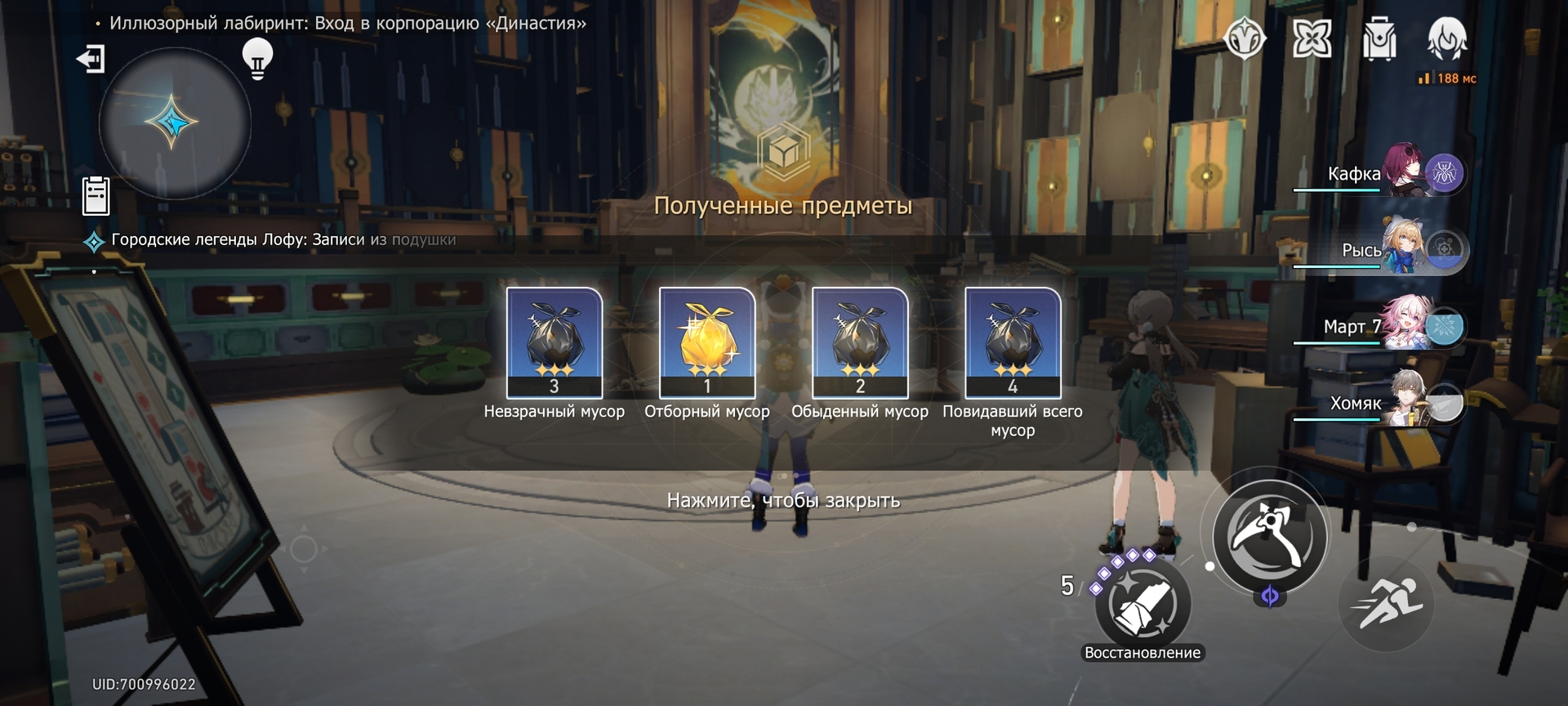The height and width of the screenshot is (706, 1568).
Task: Select the Повидавший всего мусор item card
Action: (x=1013, y=342)
